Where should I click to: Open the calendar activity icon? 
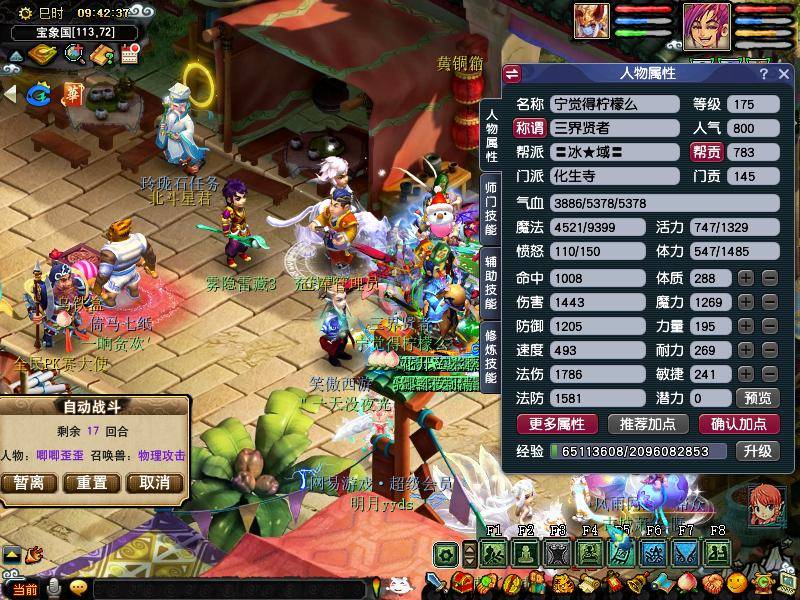[x=128, y=54]
